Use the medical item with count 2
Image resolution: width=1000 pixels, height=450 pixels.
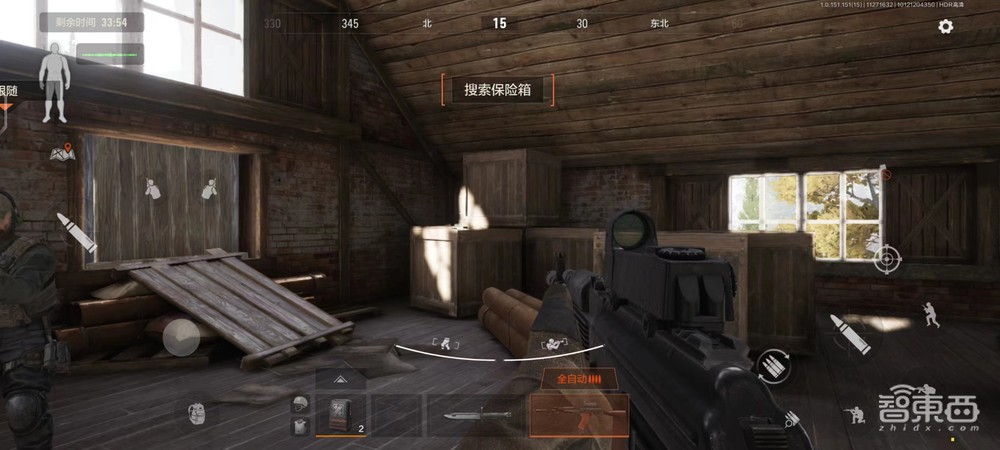coord(340,415)
